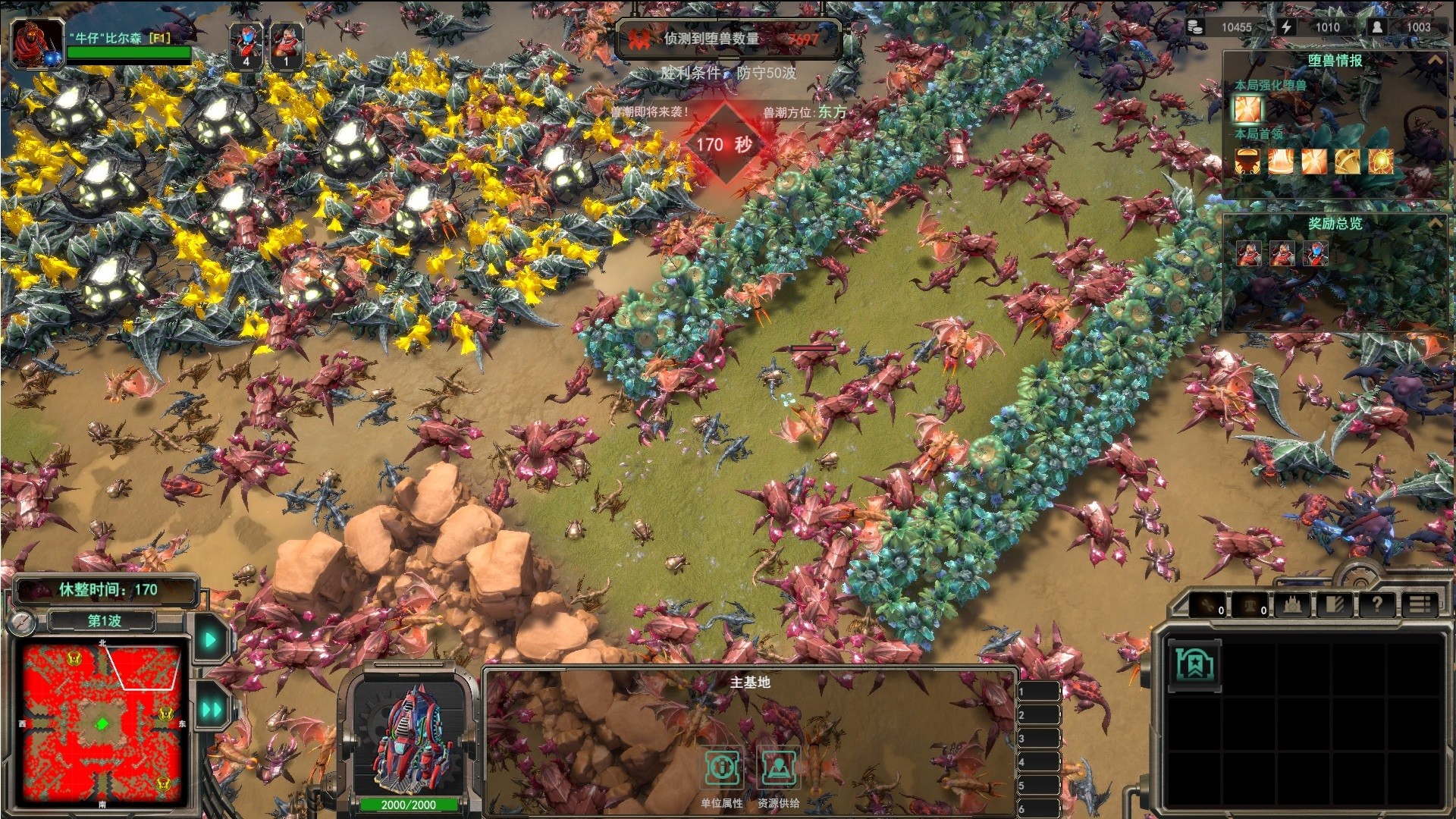Image resolution: width=1456 pixels, height=819 pixels.
Task: Select the blue-masked hero reward portrait
Action: click(1315, 253)
